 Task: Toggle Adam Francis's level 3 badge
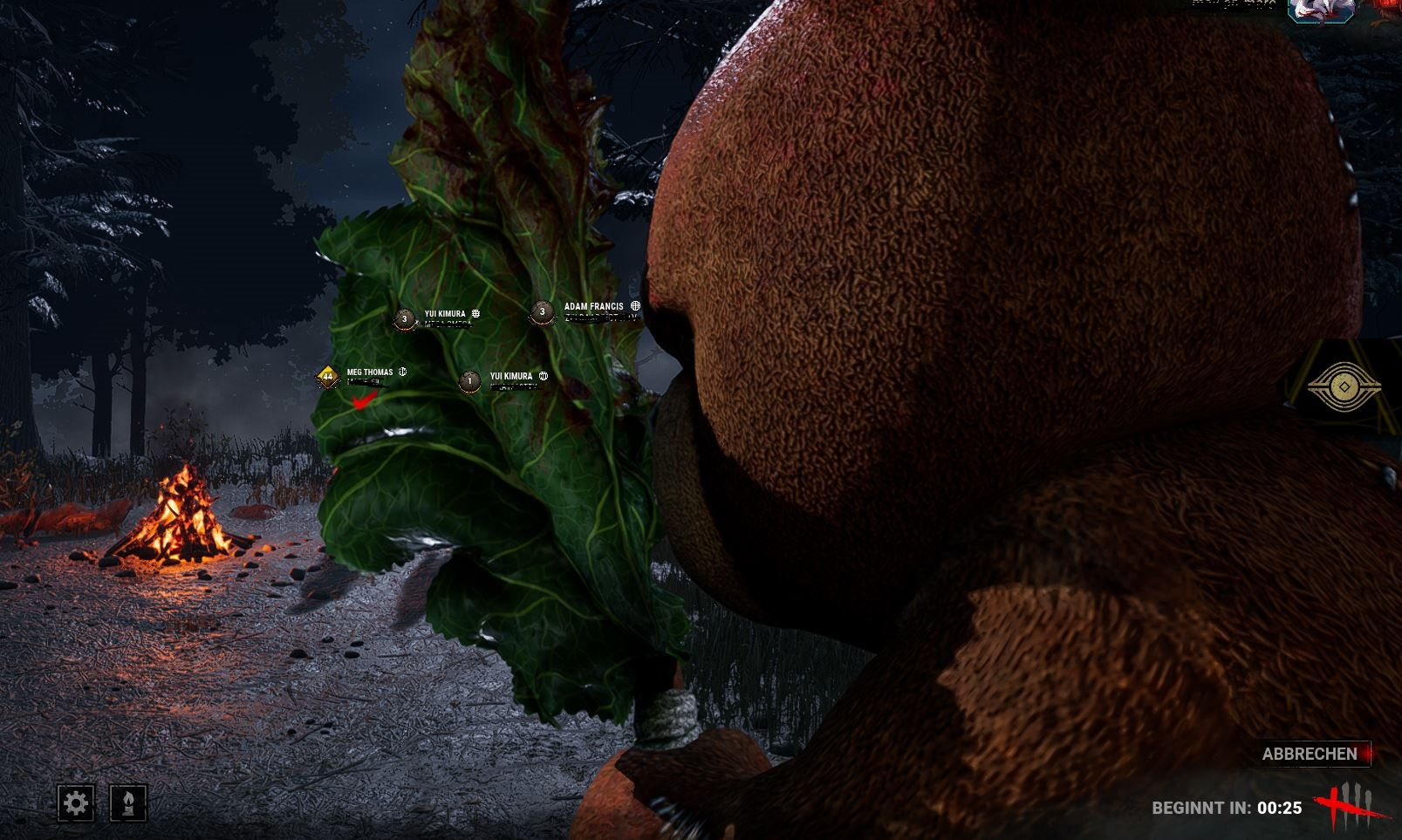coord(542,313)
